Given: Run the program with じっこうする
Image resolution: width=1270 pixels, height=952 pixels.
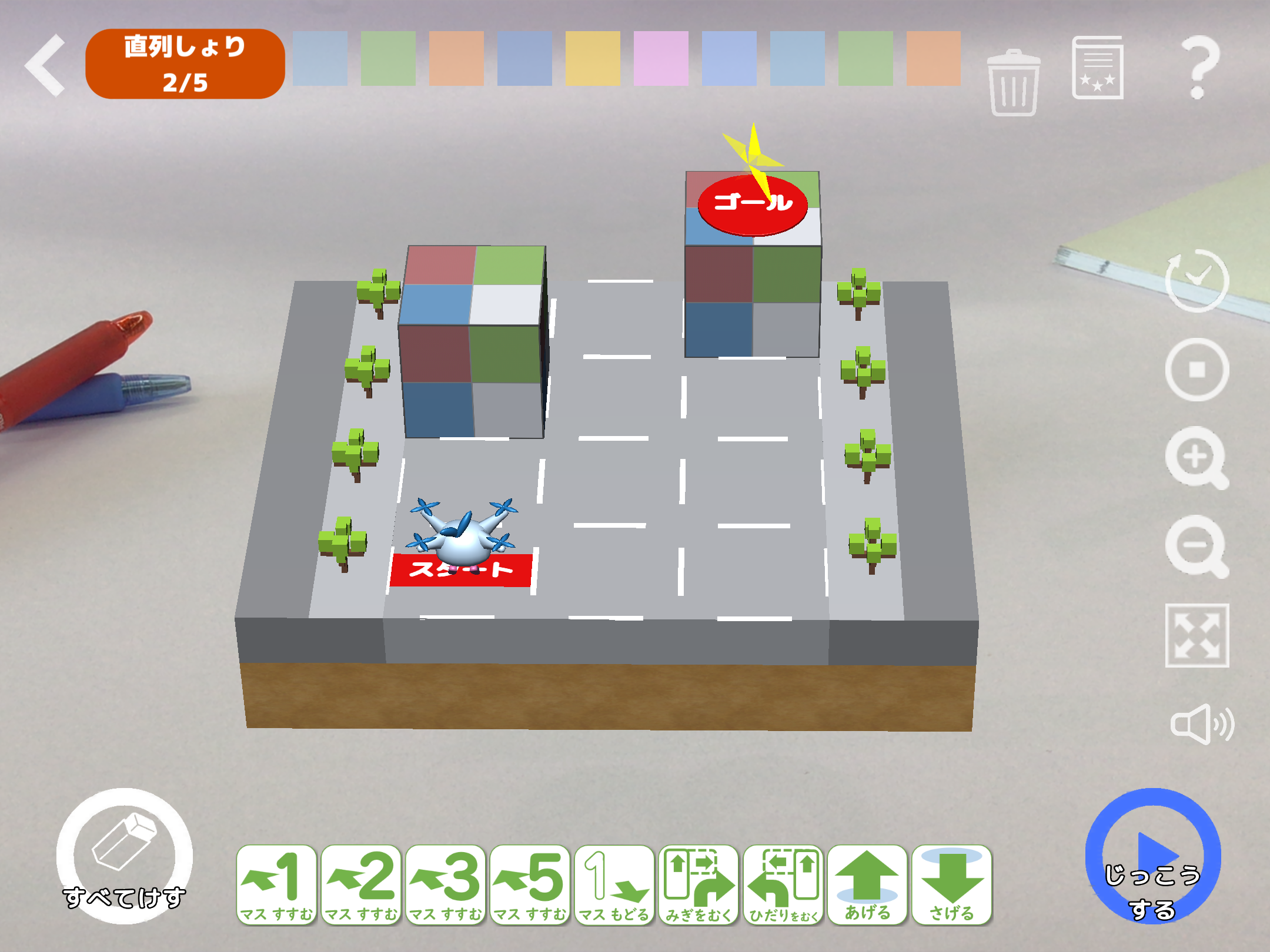Looking at the screenshot, I should pos(1152,856).
